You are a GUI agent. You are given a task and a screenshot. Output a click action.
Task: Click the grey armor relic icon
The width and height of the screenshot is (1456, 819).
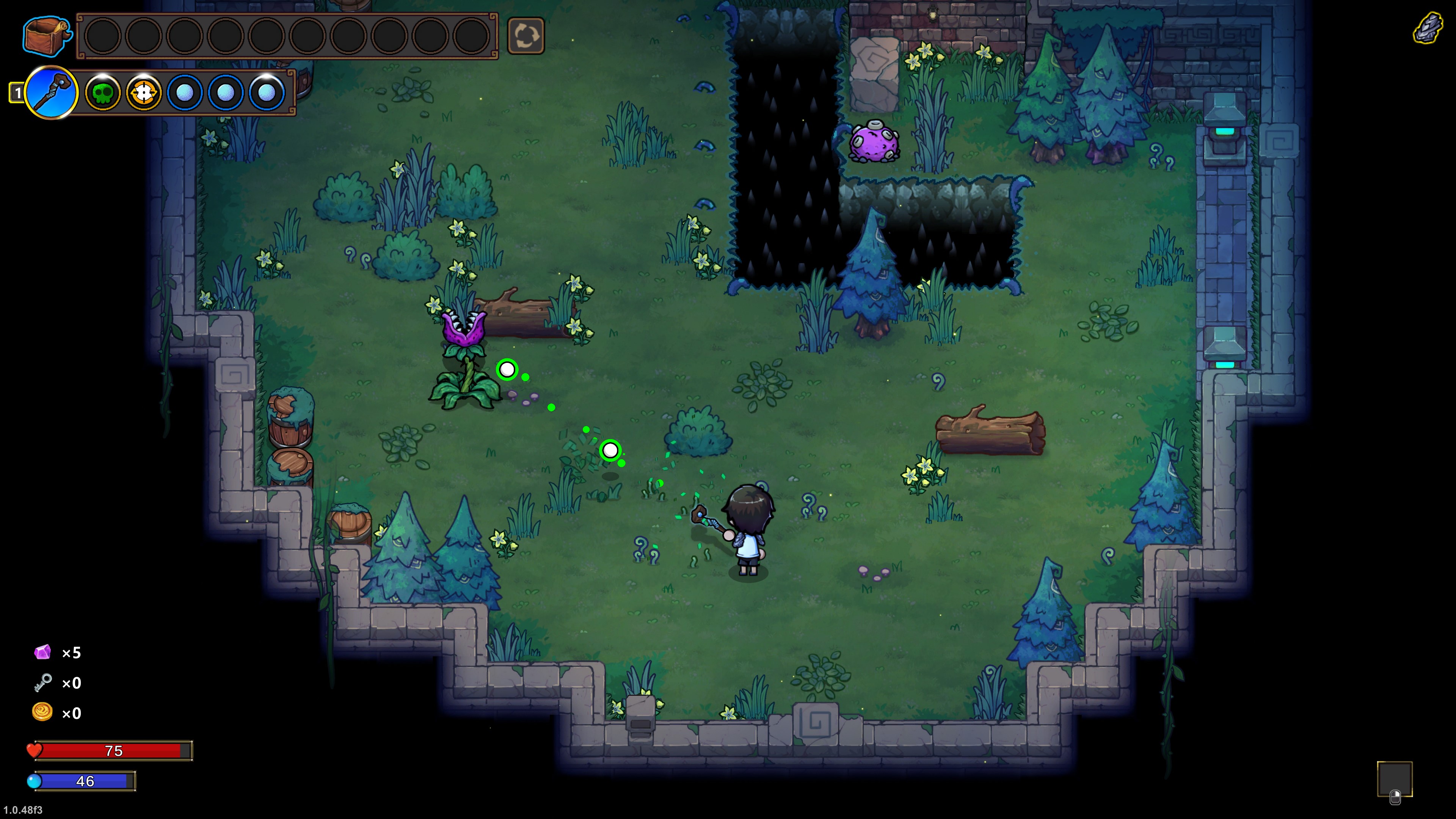coord(1428,28)
